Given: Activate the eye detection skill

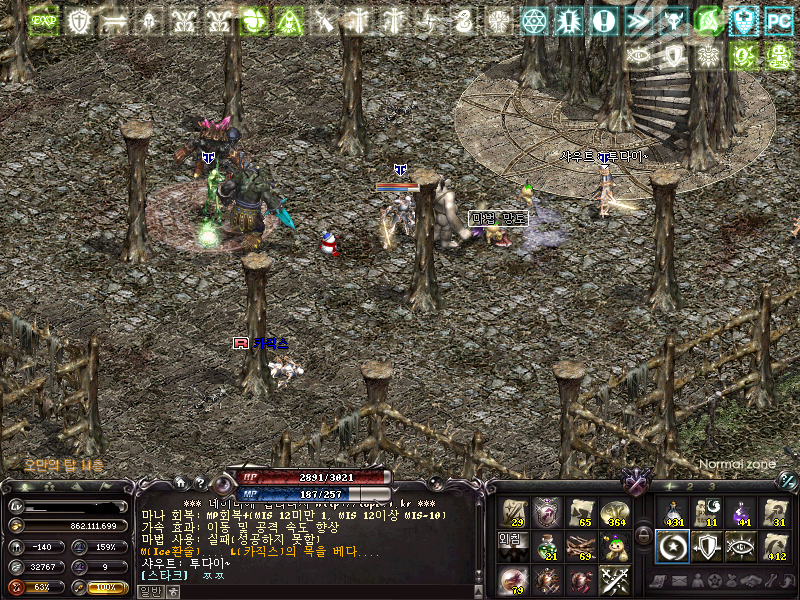Looking at the screenshot, I should click(742, 546).
